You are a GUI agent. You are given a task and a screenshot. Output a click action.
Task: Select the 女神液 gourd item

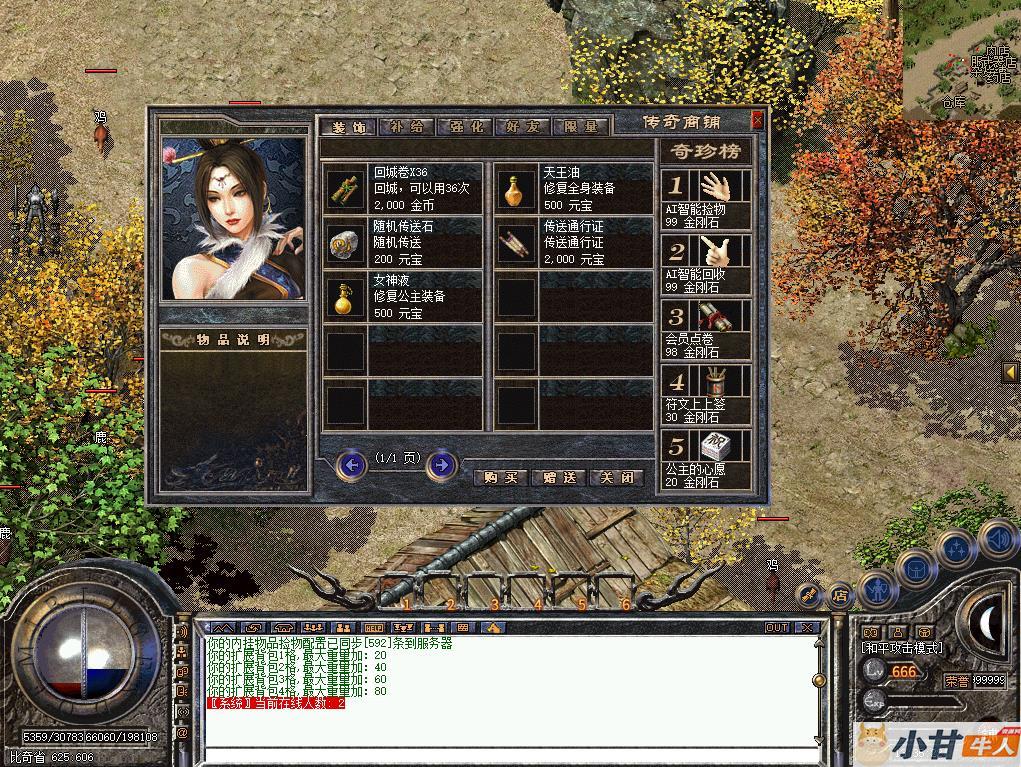[346, 296]
